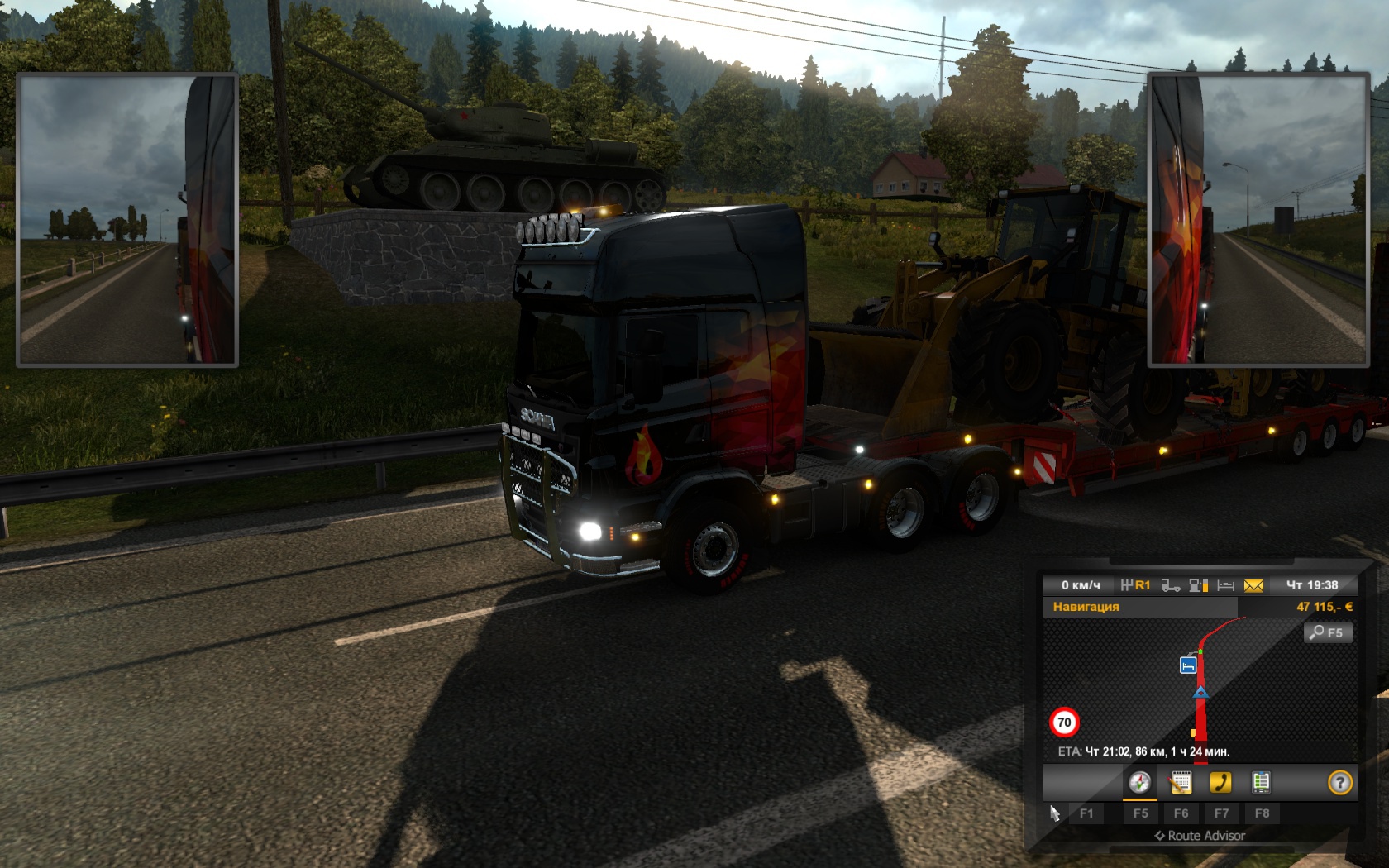The height and width of the screenshot is (868, 1389).
Task: Click the mouse cursor mode icon
Action: [1054, 813]
